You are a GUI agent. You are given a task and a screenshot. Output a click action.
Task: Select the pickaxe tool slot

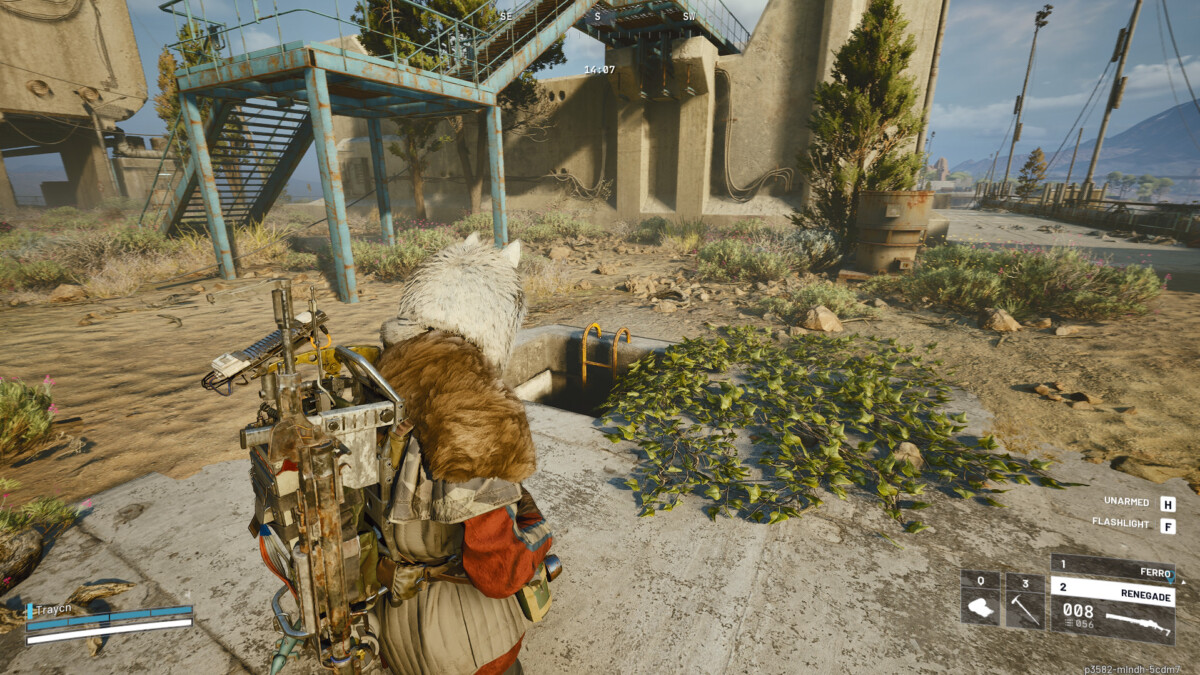click(x=1024, y=600)
